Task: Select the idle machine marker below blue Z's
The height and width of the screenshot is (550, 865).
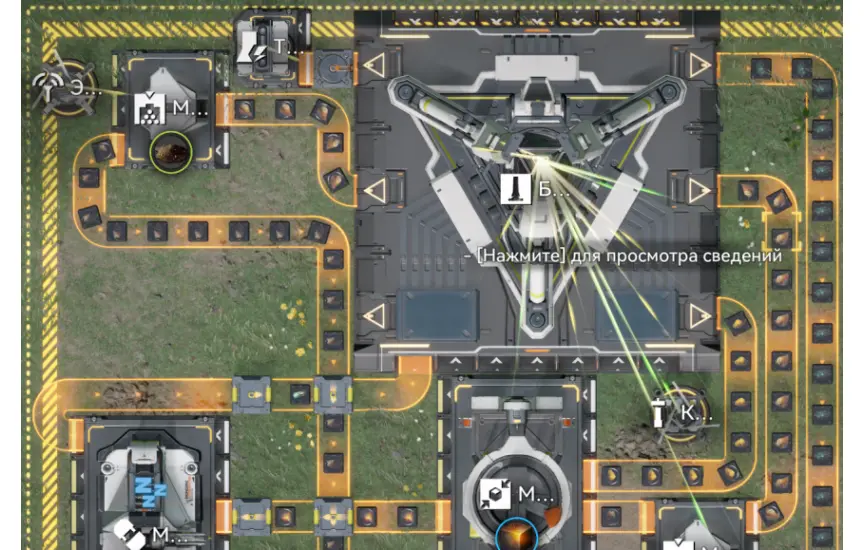Action: click(128, 534)
